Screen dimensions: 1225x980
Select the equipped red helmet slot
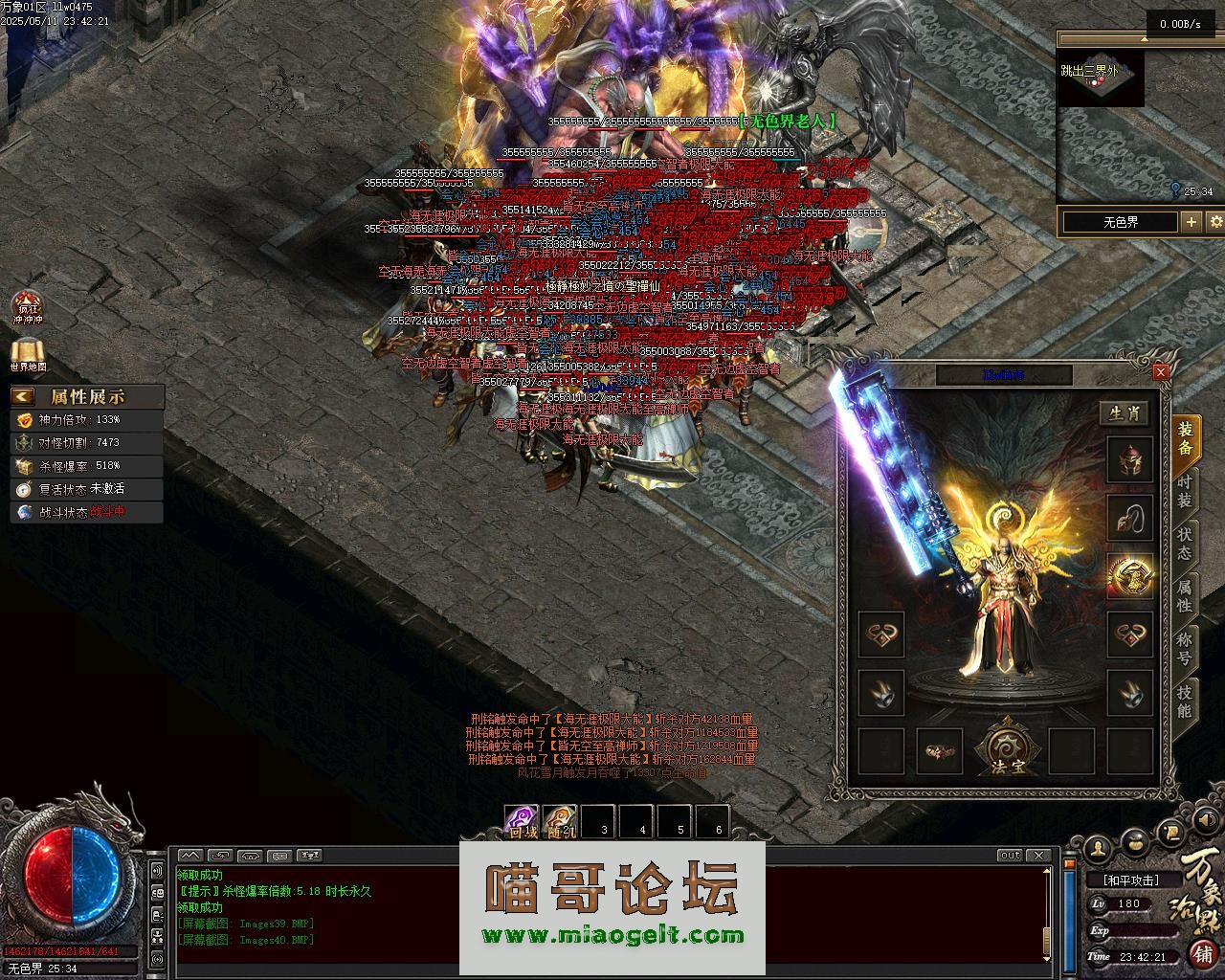(1130, 460)
